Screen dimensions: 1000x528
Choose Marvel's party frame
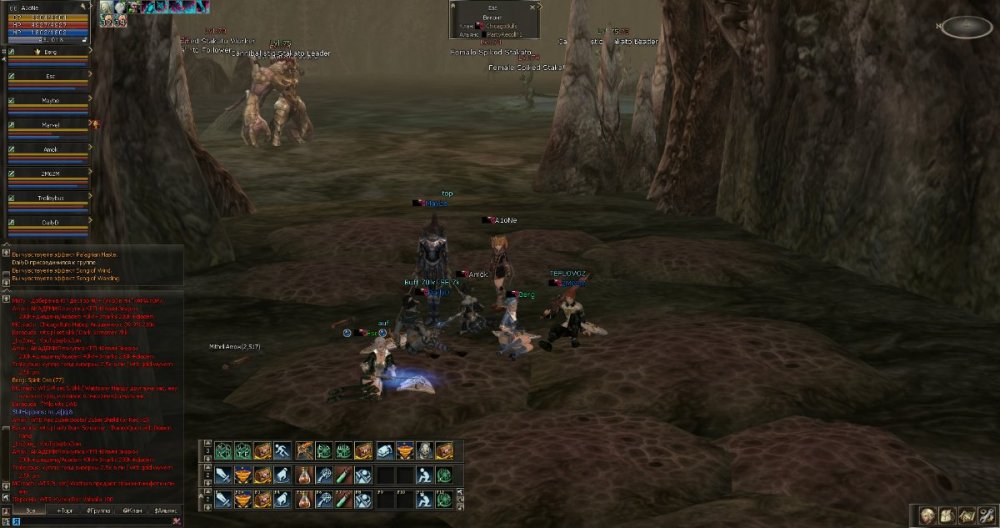pyautogui.click(x=50, y=125)
